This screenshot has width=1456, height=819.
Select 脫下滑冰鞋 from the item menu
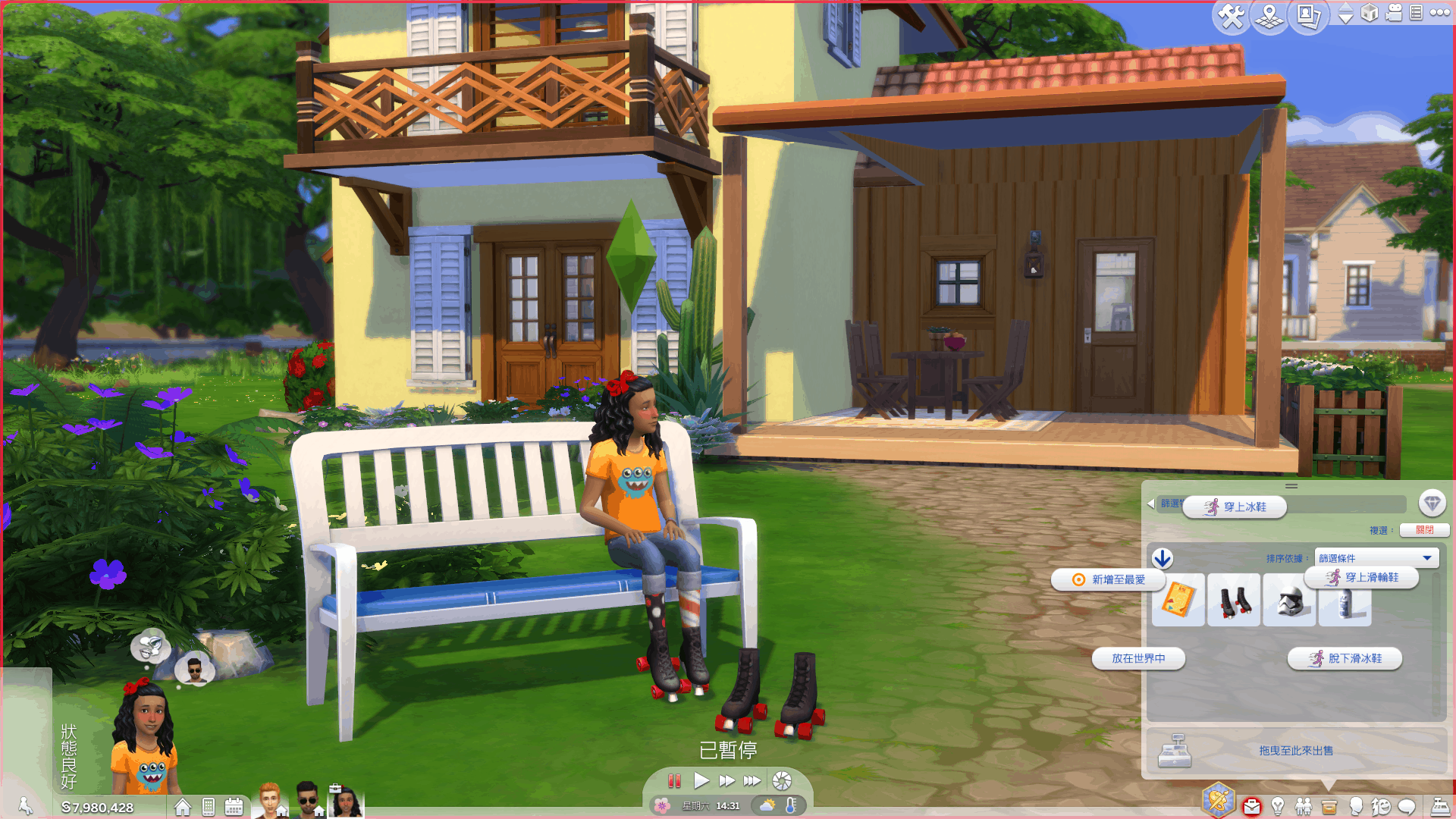coord(1345,658)
